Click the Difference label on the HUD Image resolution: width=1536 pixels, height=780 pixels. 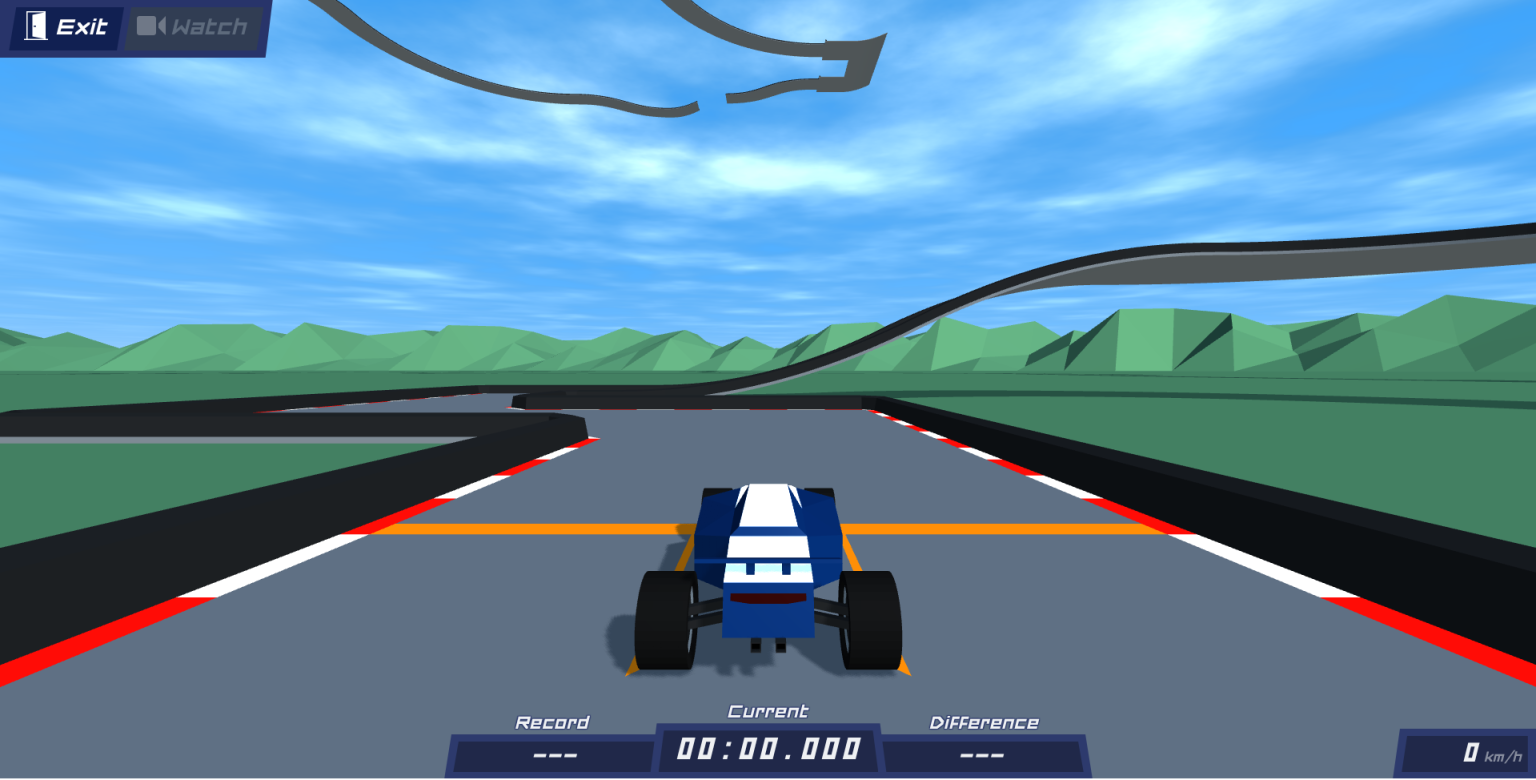986,721
